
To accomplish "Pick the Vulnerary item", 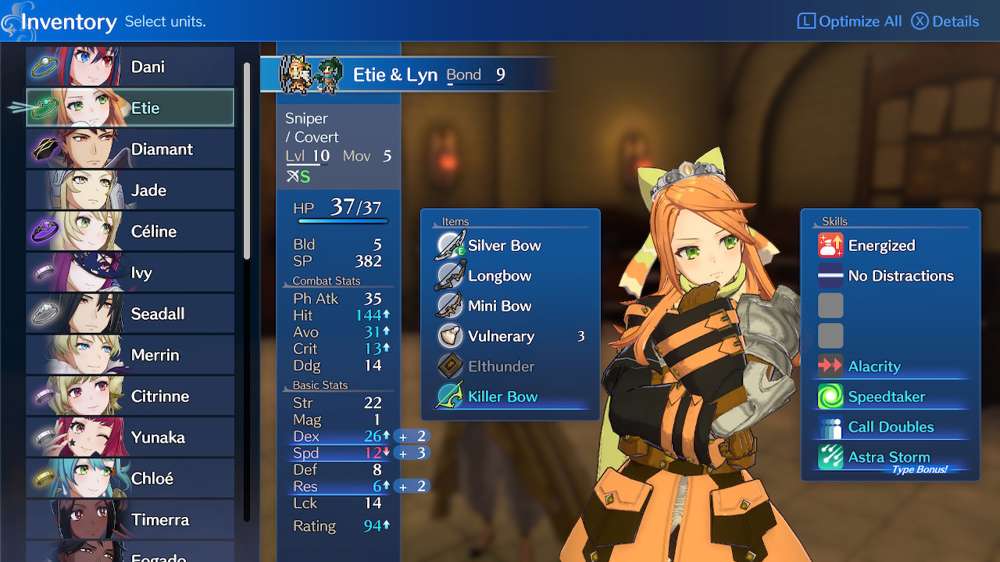I will click(501, 336).
